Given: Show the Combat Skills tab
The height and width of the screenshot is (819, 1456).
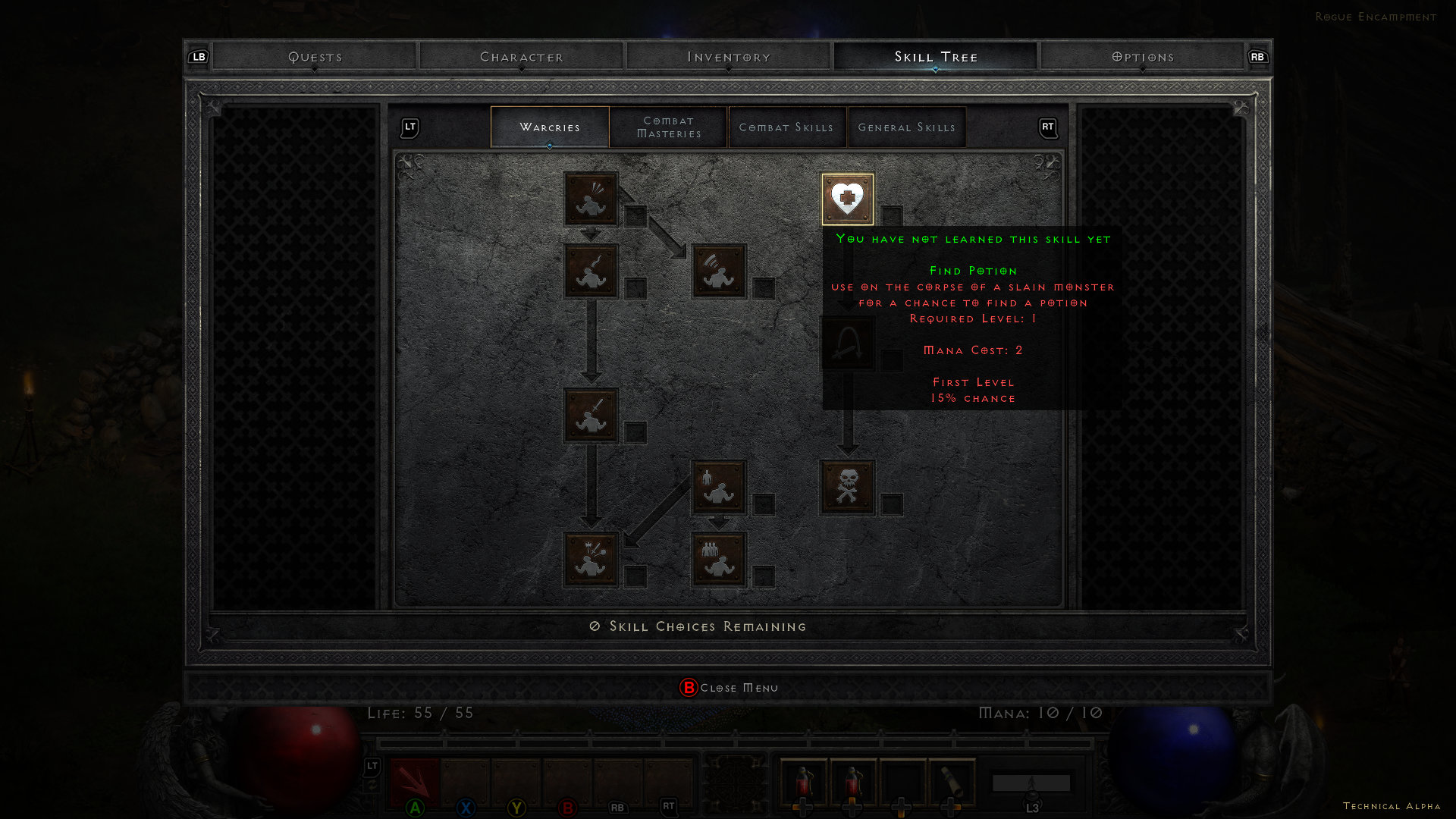Looking at the screenshot, I should point(786,127).
